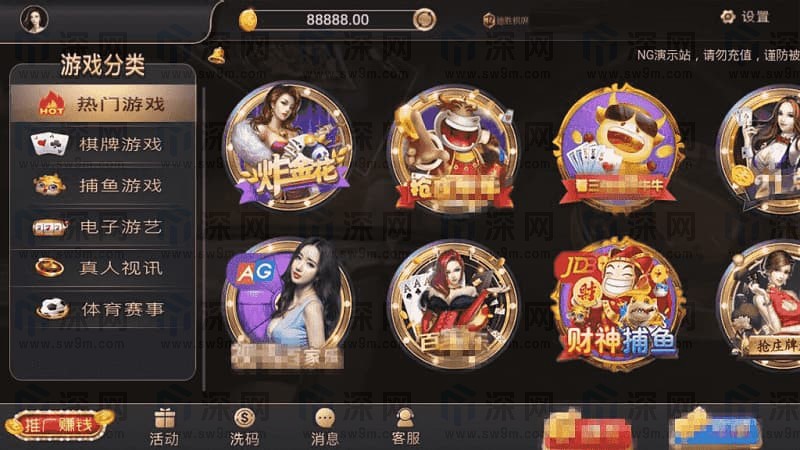The height and width of the screenshot is (450, 800).
Task: Open the 捕鱼游戏 category
Action: [x=103, y=185]
